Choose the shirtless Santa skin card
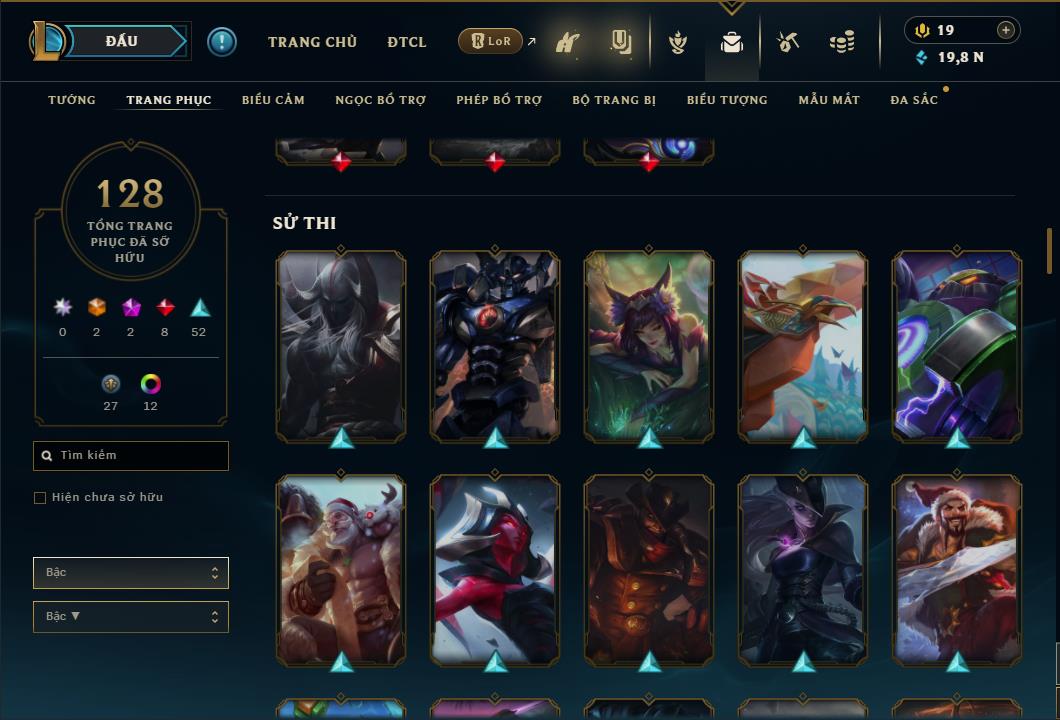1060x720 pixels. 341,568
